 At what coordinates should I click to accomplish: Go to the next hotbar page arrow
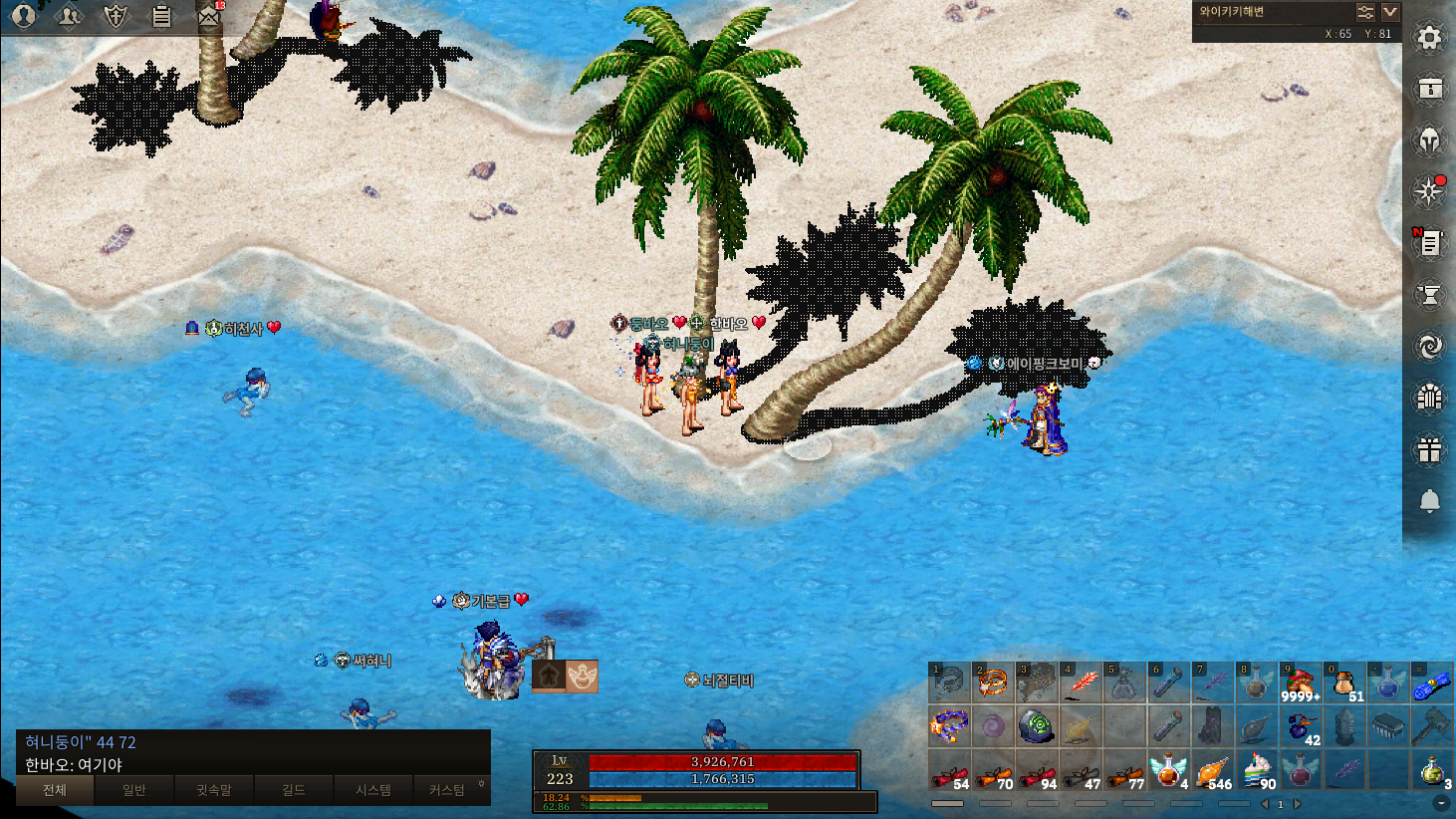click(x=1298, y=804)
